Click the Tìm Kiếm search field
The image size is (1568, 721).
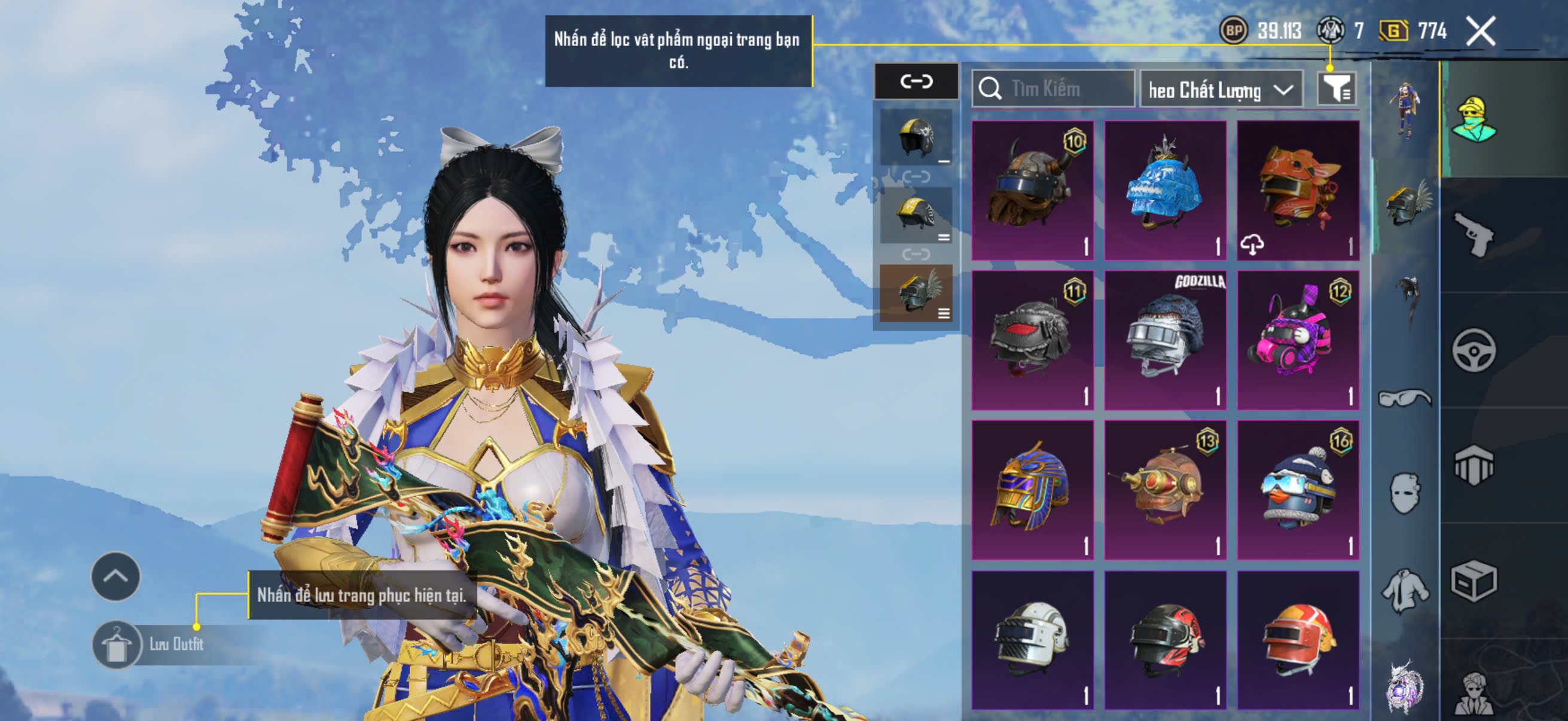click(x=1053, y=89)
